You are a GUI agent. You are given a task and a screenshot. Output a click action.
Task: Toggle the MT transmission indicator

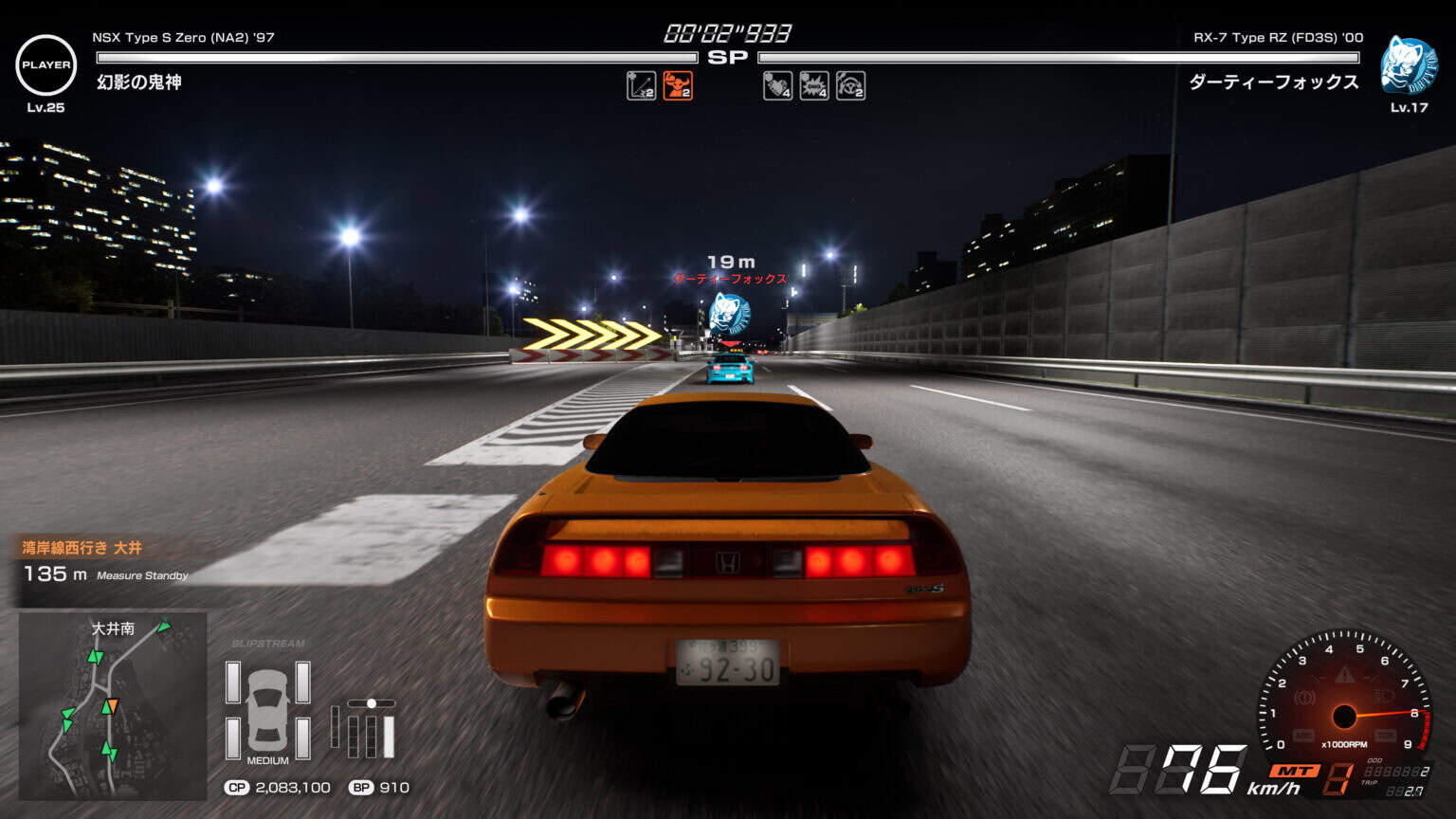coord(1296,770)
